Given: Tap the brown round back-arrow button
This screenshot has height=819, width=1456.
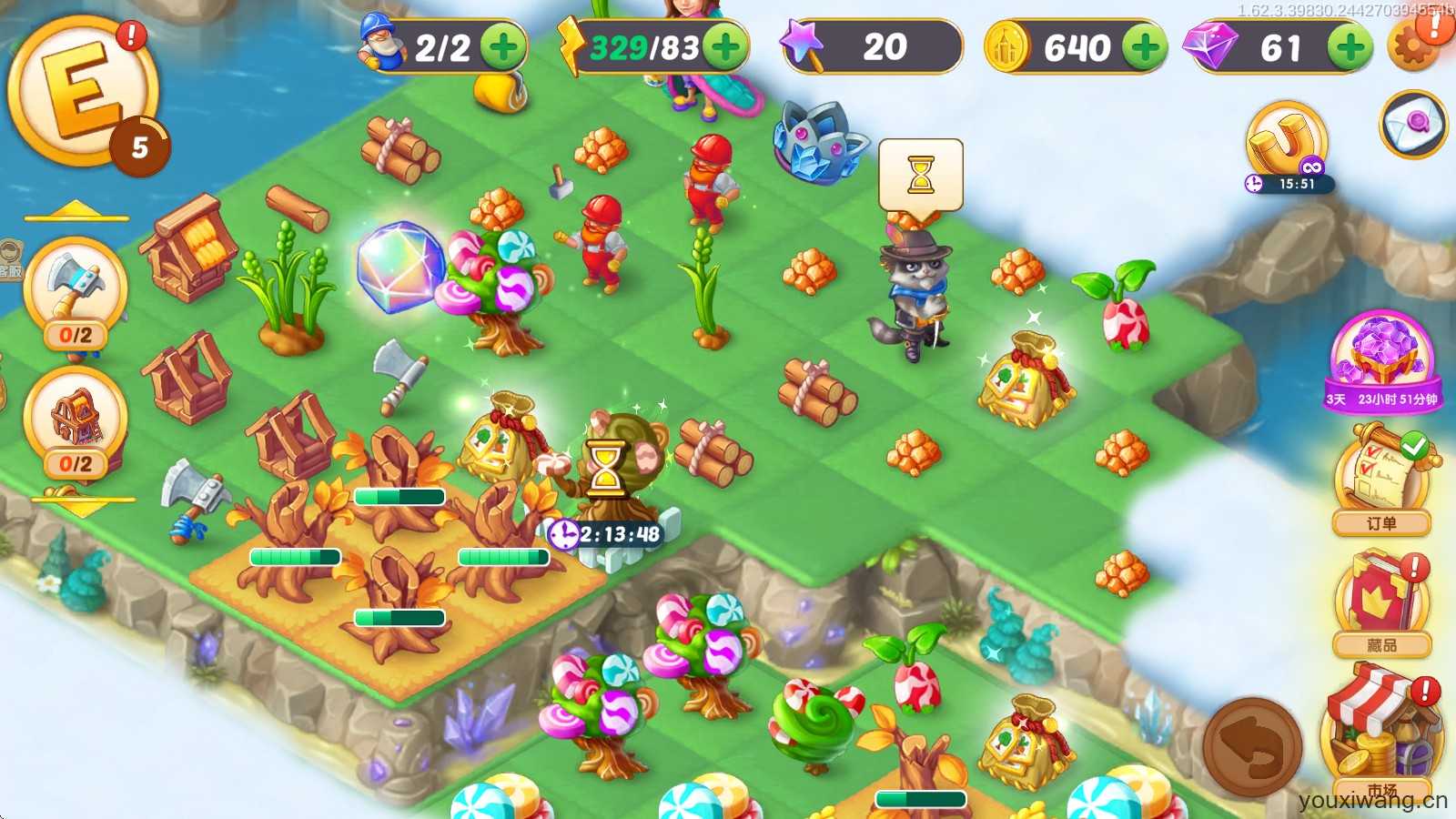Looking at the screenshot, I should [x=1252, y=746].
